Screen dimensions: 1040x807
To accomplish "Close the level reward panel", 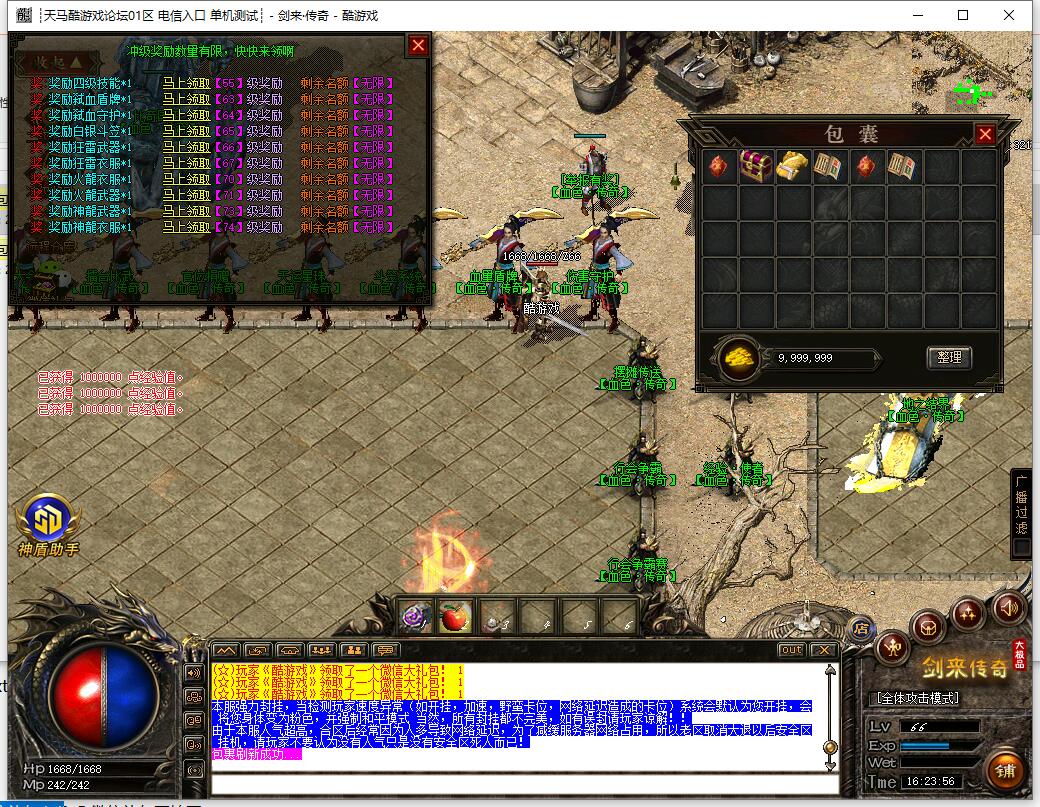I will 418,45.
